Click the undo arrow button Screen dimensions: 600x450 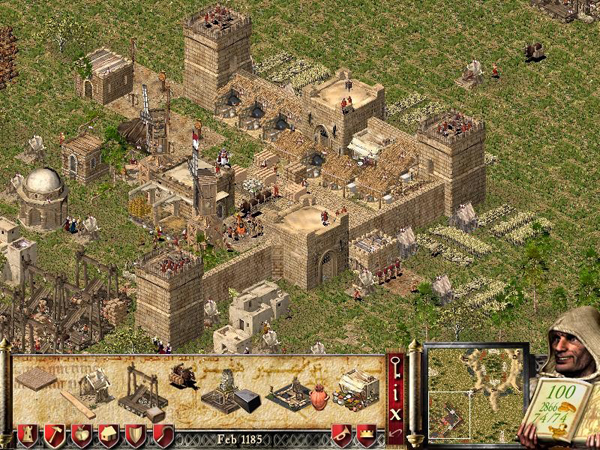coord(396,433)
